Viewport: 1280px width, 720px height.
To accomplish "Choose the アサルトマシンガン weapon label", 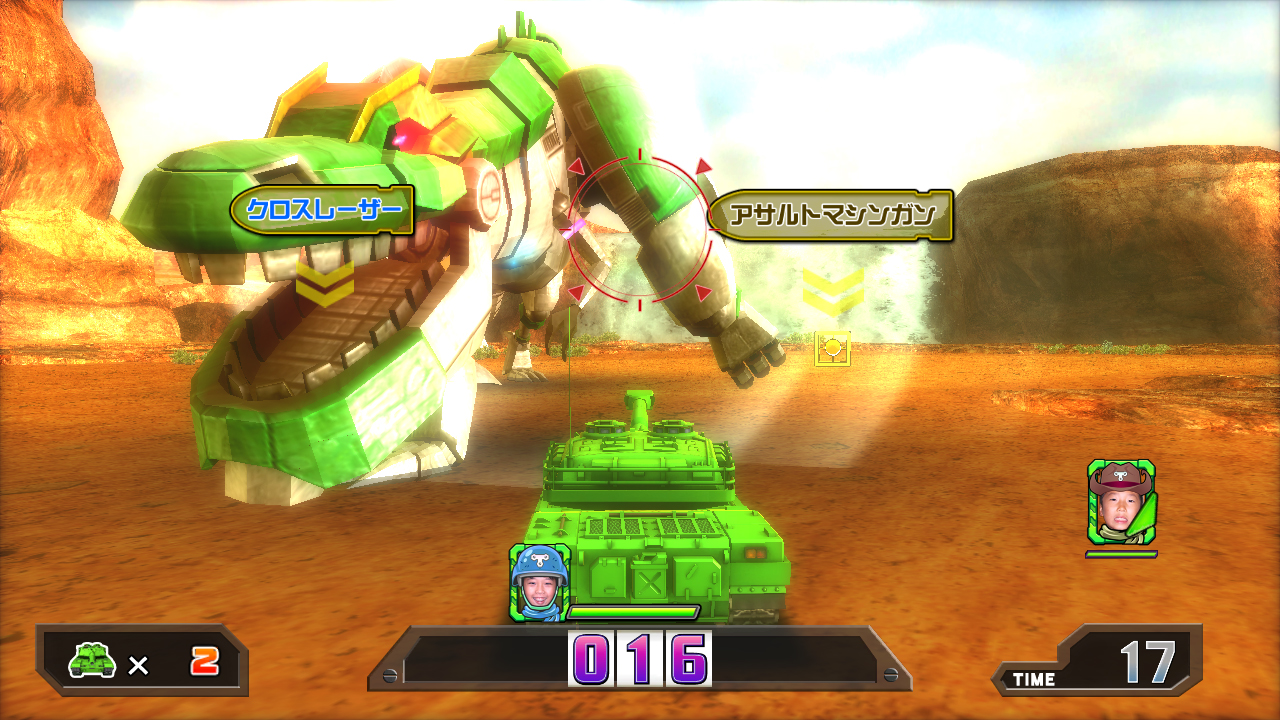I will point(830,215).
